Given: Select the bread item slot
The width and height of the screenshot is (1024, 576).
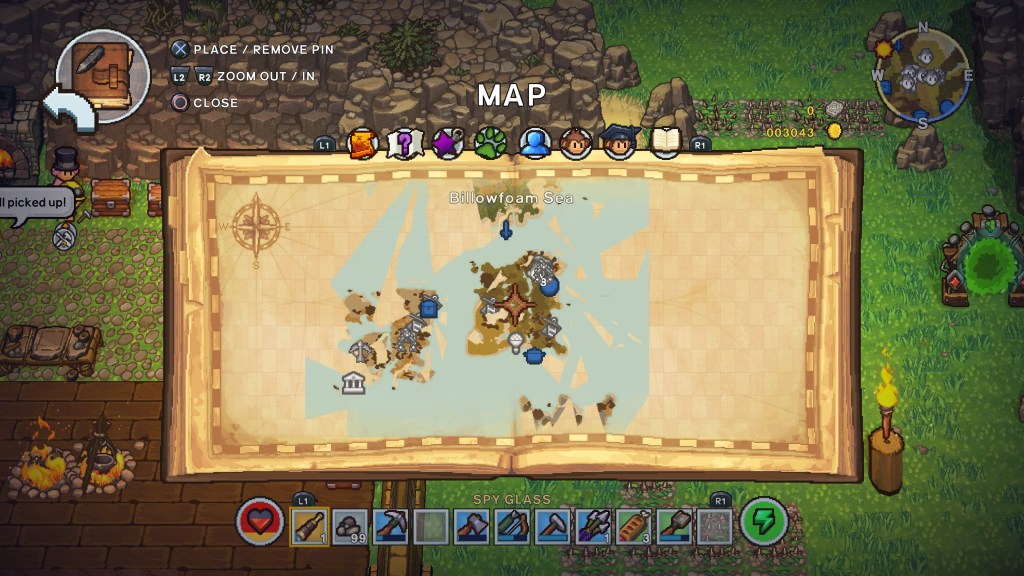Looking at the screenshot, I should click(x=632, y=525).
